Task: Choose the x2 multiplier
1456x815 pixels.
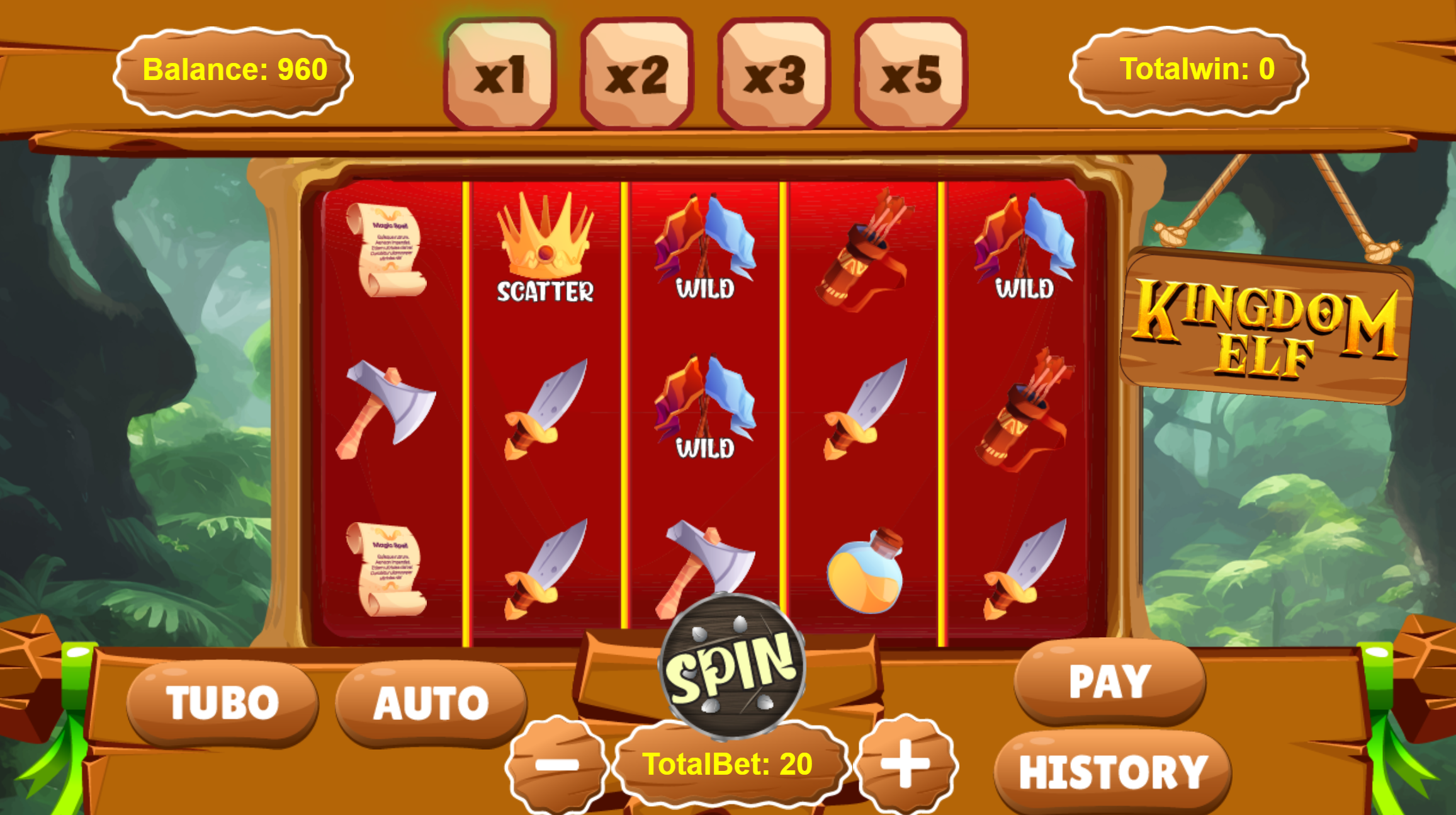Action: [x=636, y=74]
